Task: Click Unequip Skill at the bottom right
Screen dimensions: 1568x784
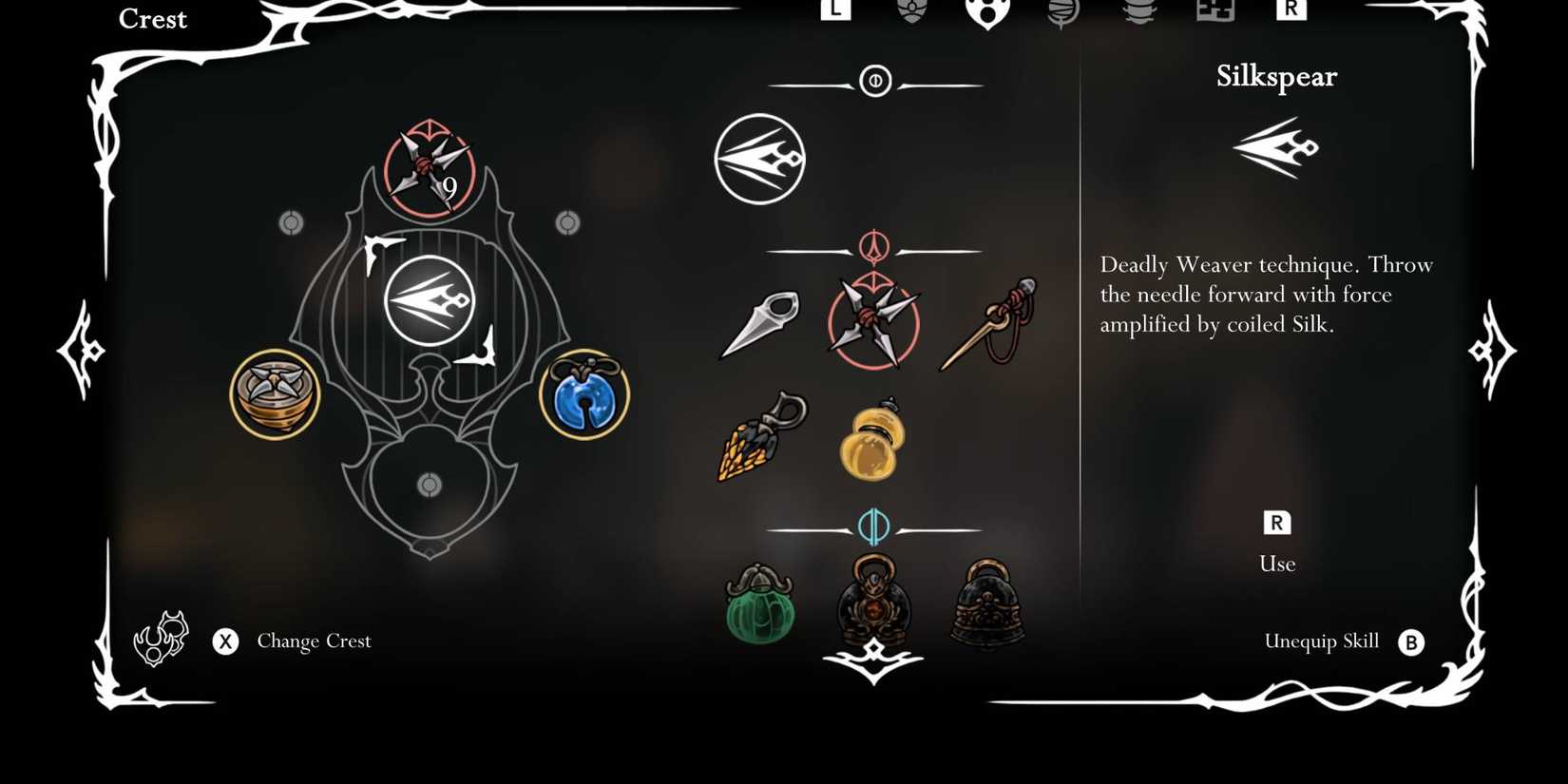Action: pos(1322,641)
